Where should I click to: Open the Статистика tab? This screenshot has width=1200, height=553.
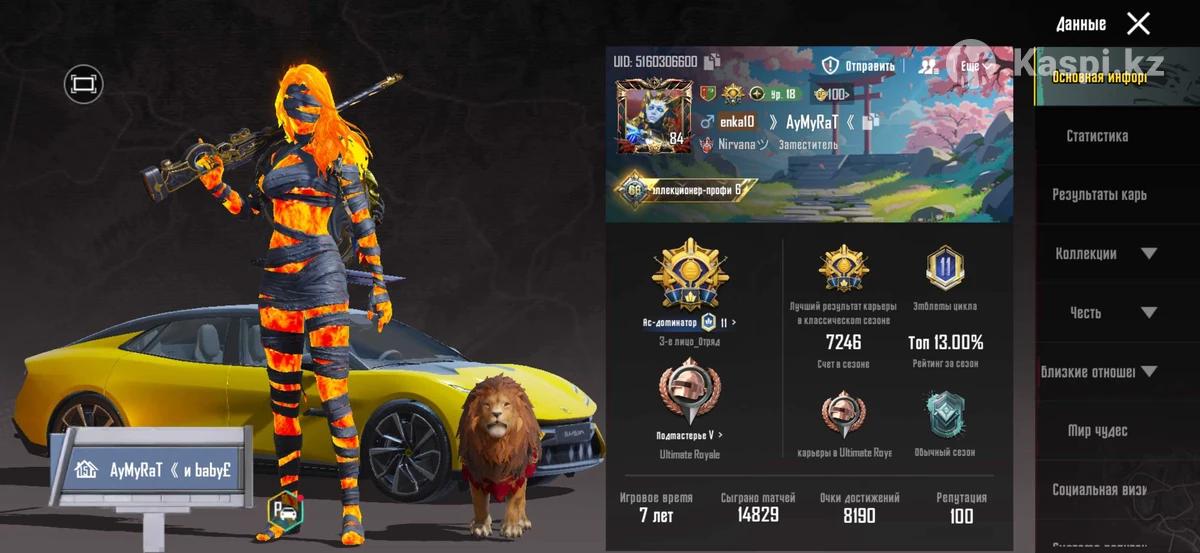click(1097, 136)
